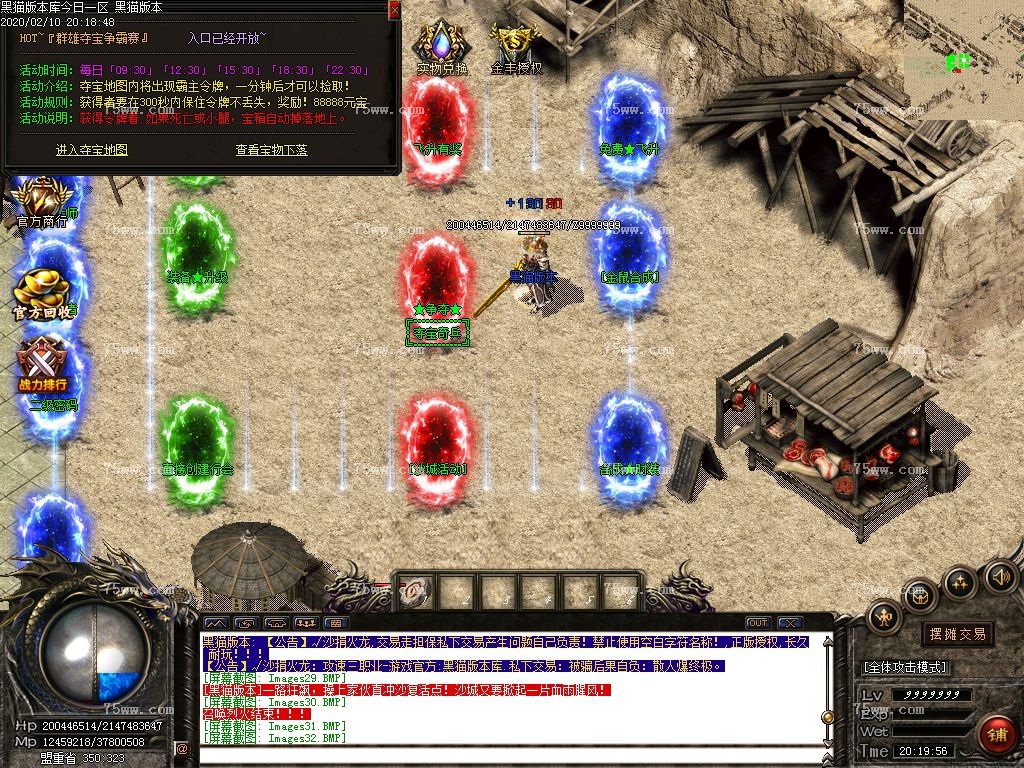This screenshot has height=768, width=1024.
Task: Open the 官方回收 gold ingot icon
Action: (44, 292)
